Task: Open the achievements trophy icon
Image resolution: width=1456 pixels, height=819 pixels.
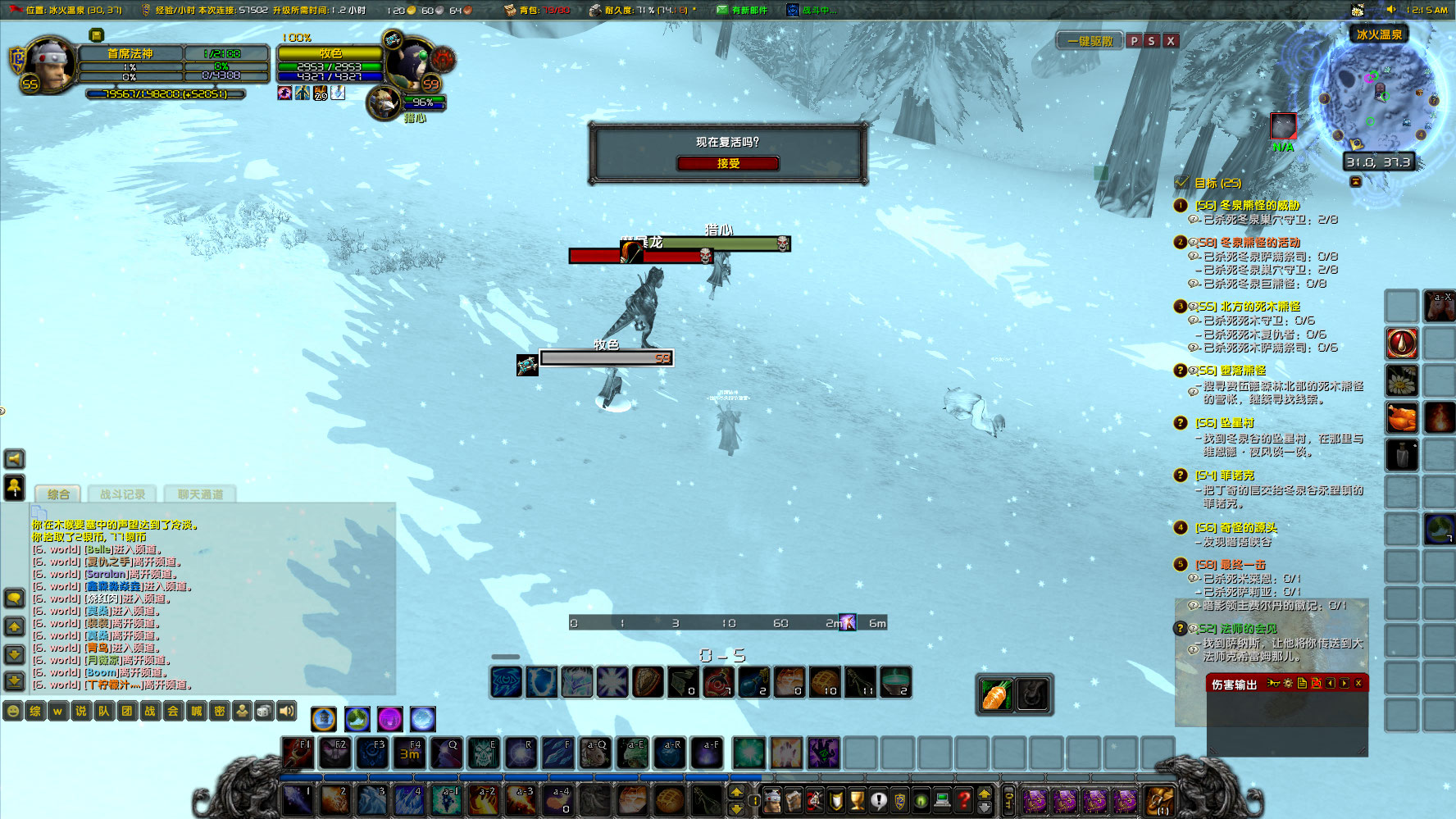Action: pyautogui.click(x=857, y=799)
